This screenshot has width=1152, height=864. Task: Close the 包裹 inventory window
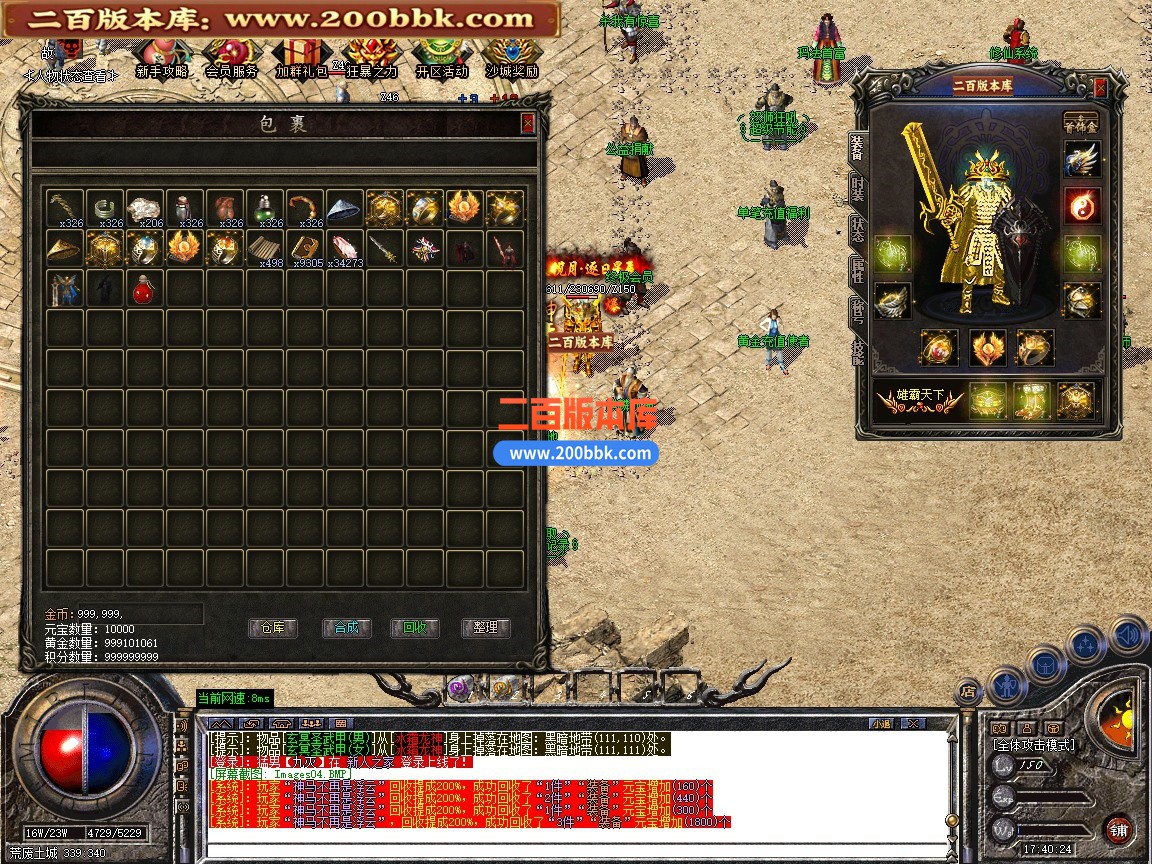pyautogui.click(x=527, y=123)
